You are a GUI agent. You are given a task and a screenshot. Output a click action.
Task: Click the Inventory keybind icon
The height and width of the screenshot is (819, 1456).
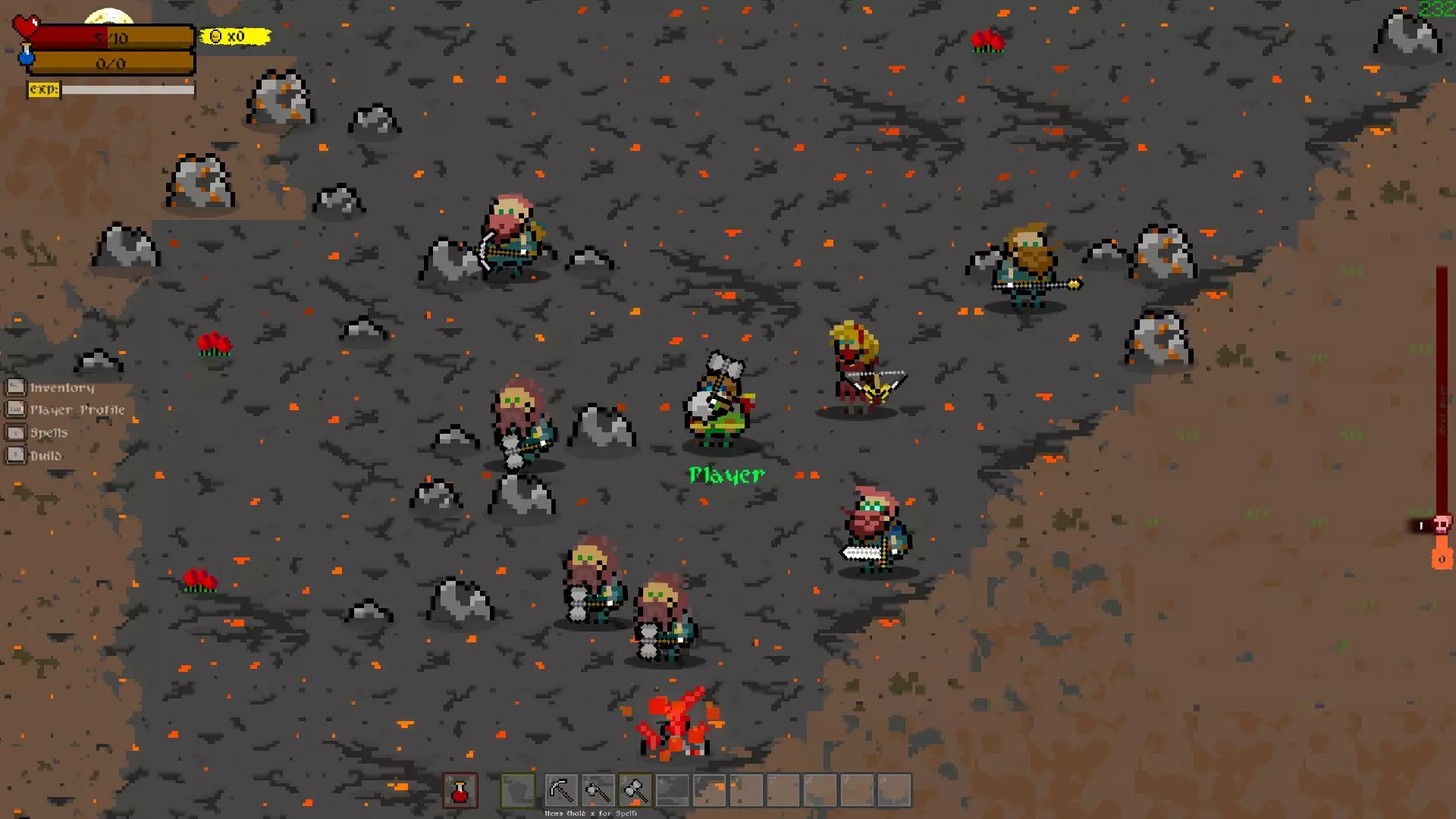16,387
